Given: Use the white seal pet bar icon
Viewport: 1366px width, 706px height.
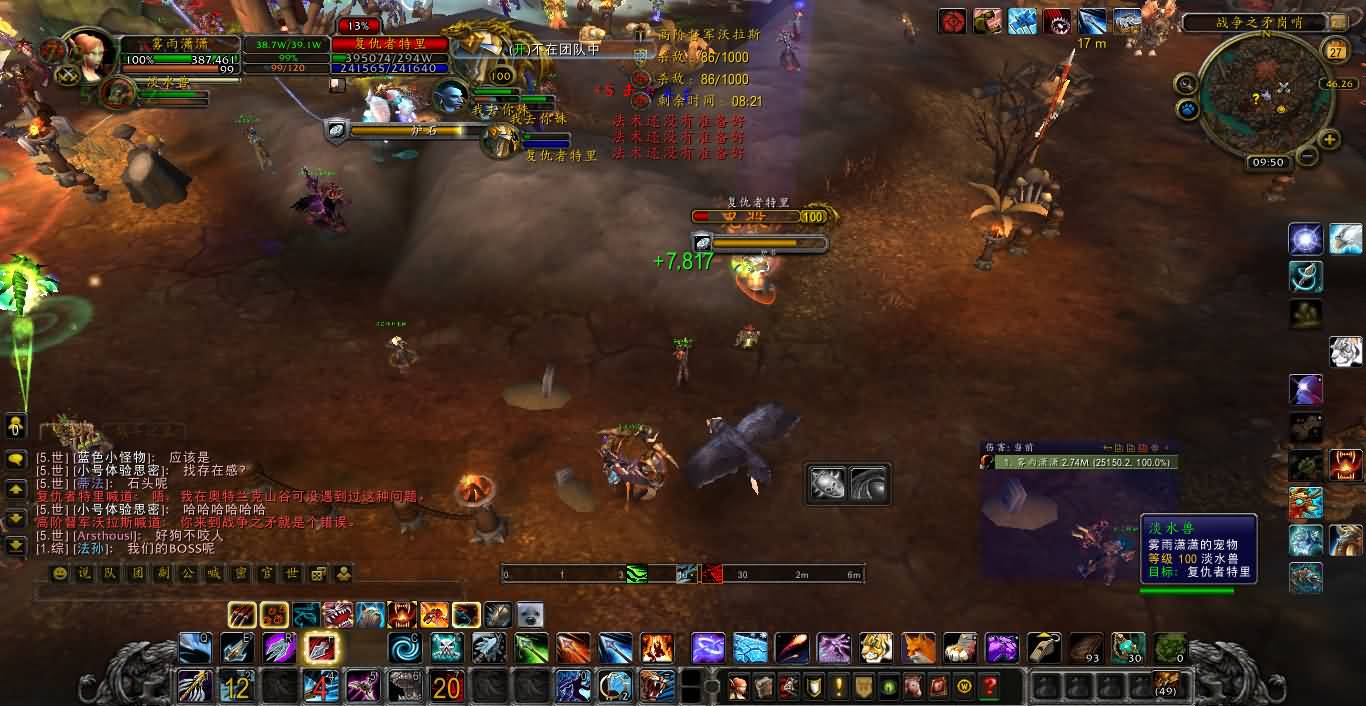Looking at the screenshot, I should click(x=529, y=614).
